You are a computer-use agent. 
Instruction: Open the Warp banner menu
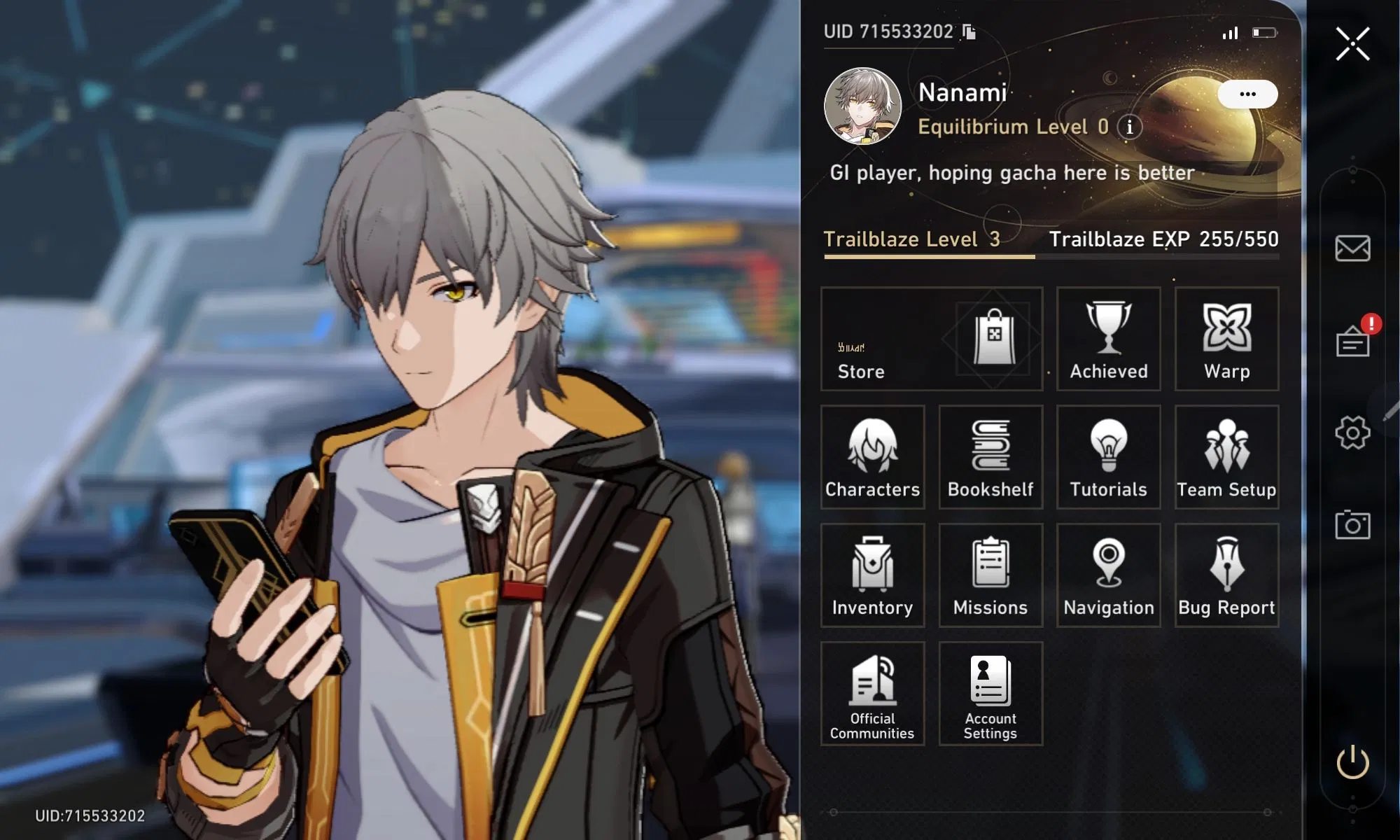1226,339
